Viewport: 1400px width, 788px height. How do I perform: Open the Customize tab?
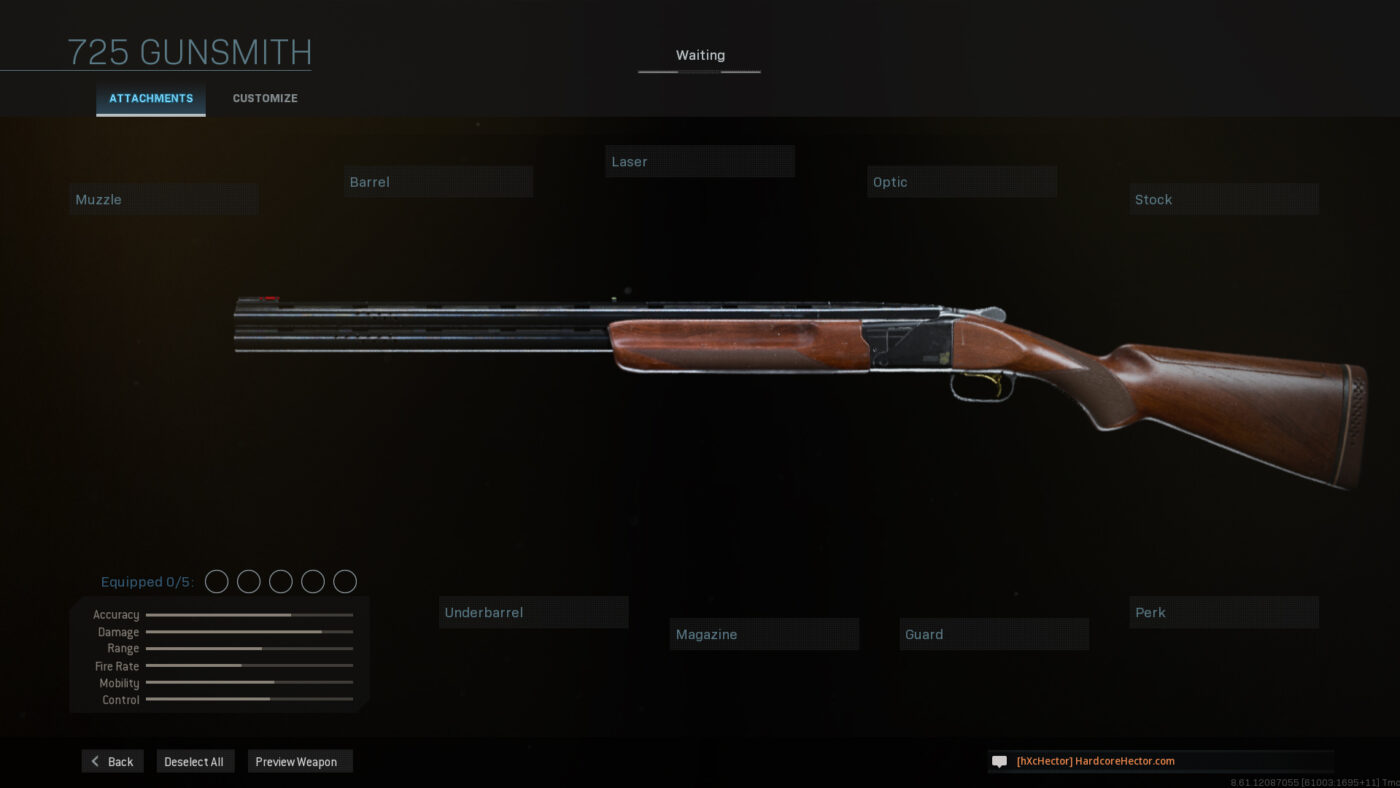coord(265,99)
